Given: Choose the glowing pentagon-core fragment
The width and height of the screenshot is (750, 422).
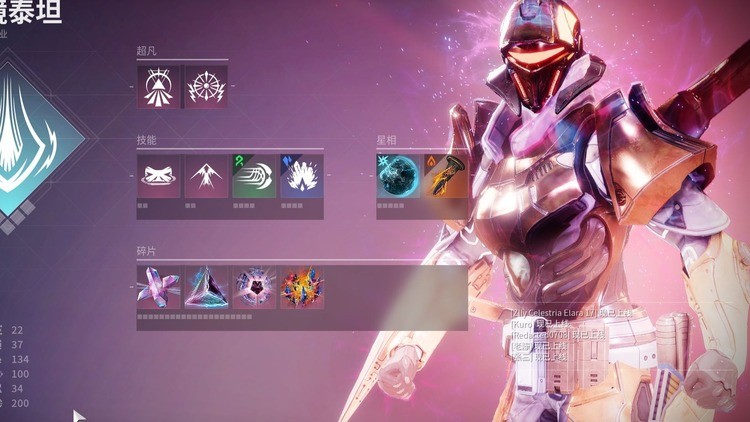Looking at the screenshot, I should coord(254,287).
